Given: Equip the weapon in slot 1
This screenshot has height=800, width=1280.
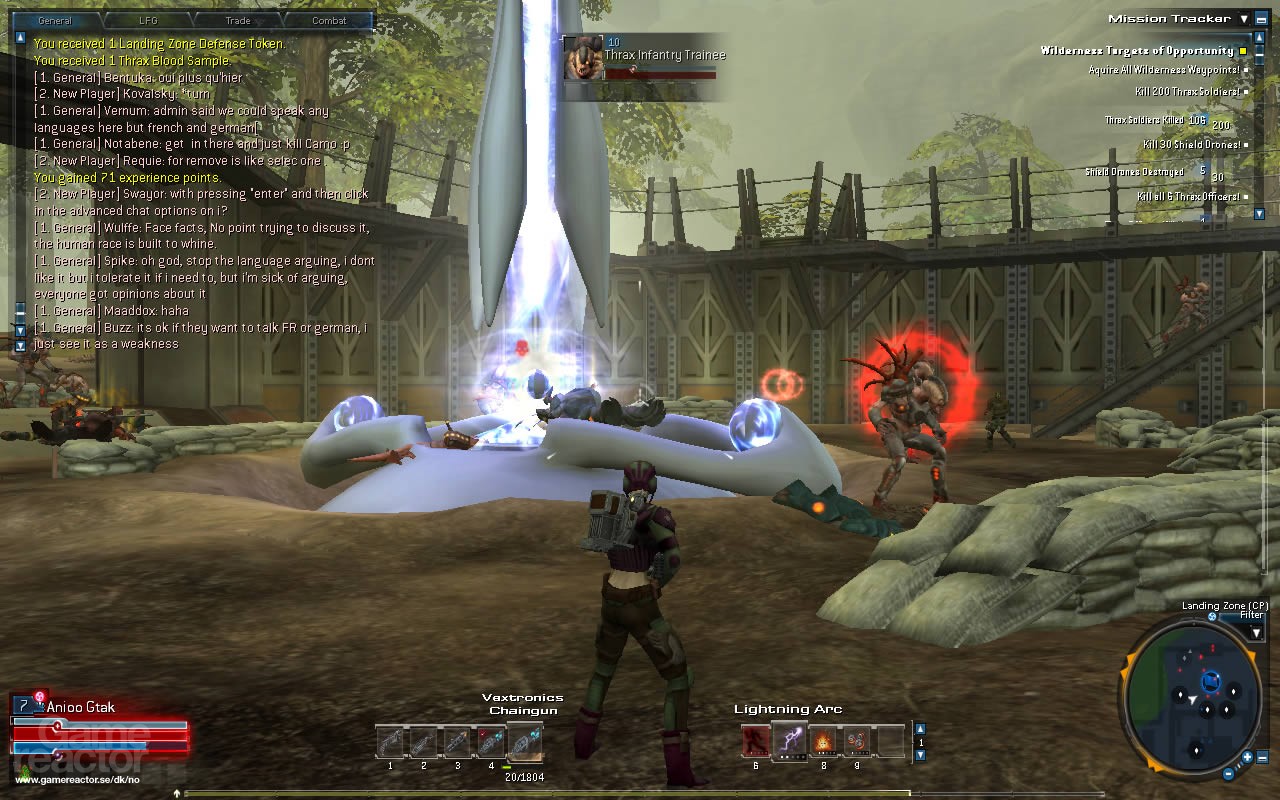Looking at the screenshot, I should click(x=390, y=743).
